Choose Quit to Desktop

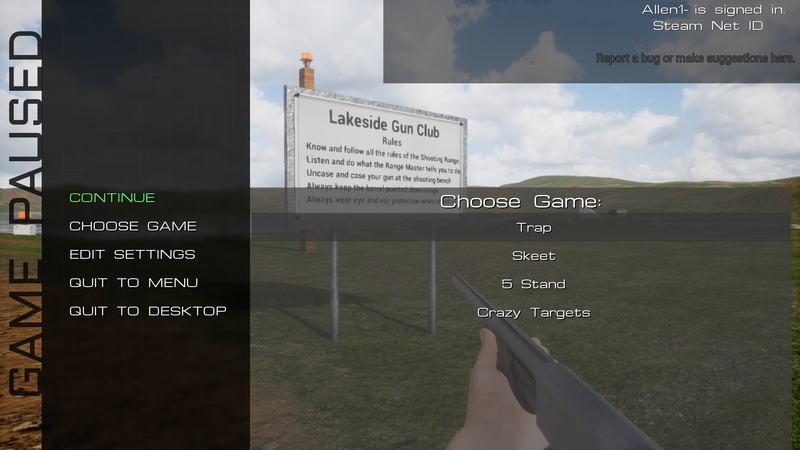click(x=148, y=311)
